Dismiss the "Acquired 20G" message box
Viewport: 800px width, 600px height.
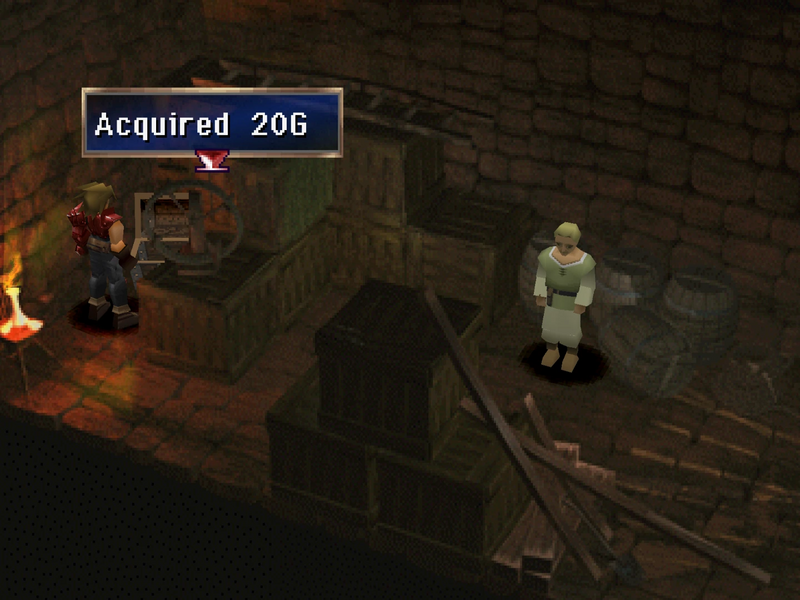tap(212, 123)
